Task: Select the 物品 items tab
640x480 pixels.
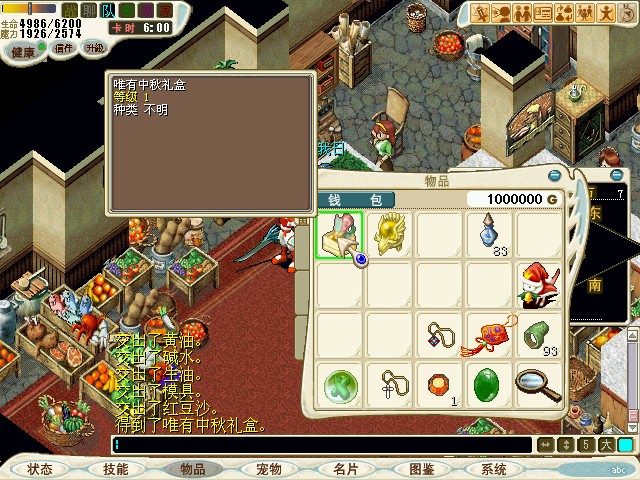Action: pyautogui.click(x=192, y=469)
